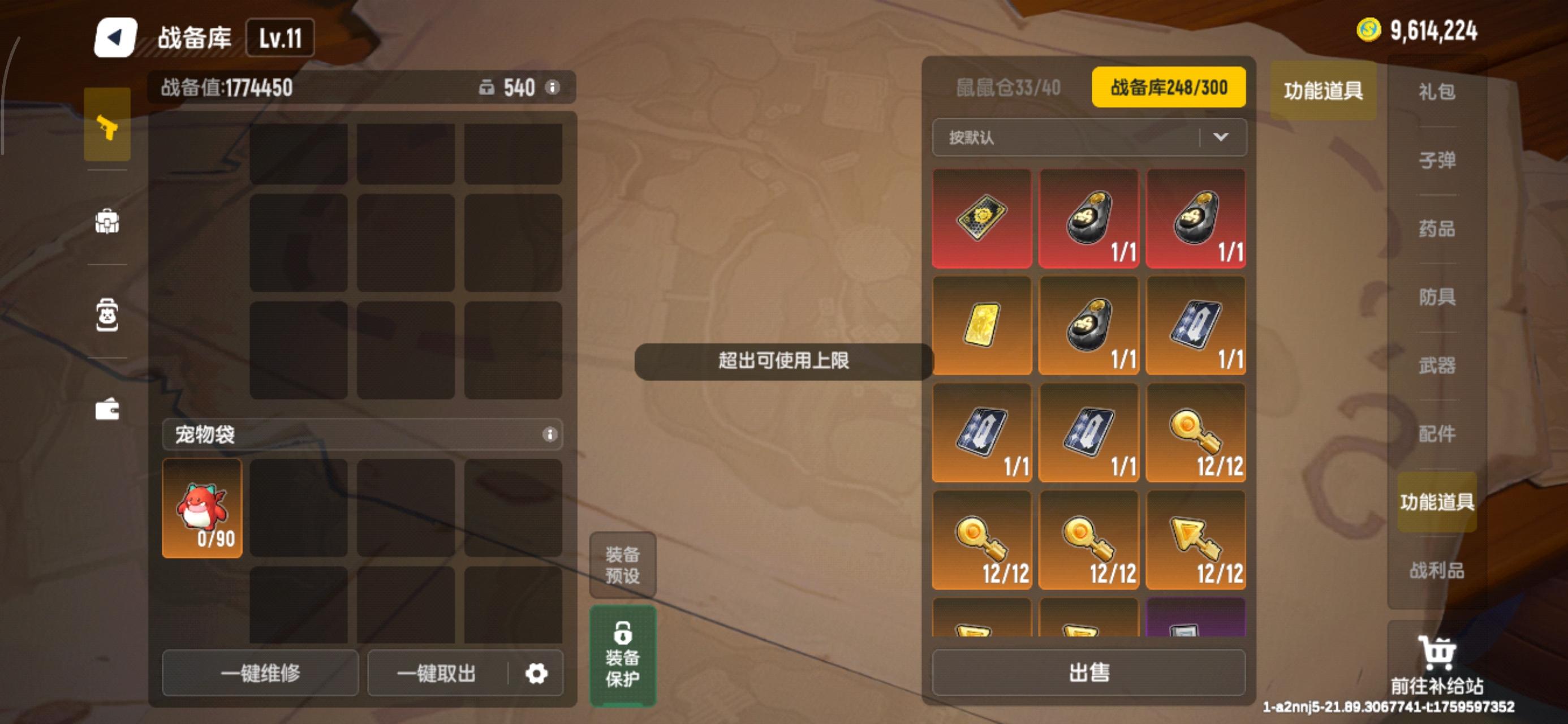Toggle 装备保护 equipment protection
Image resolution: width=1568 pixels, height=724 pixels.
pos(622,654)
